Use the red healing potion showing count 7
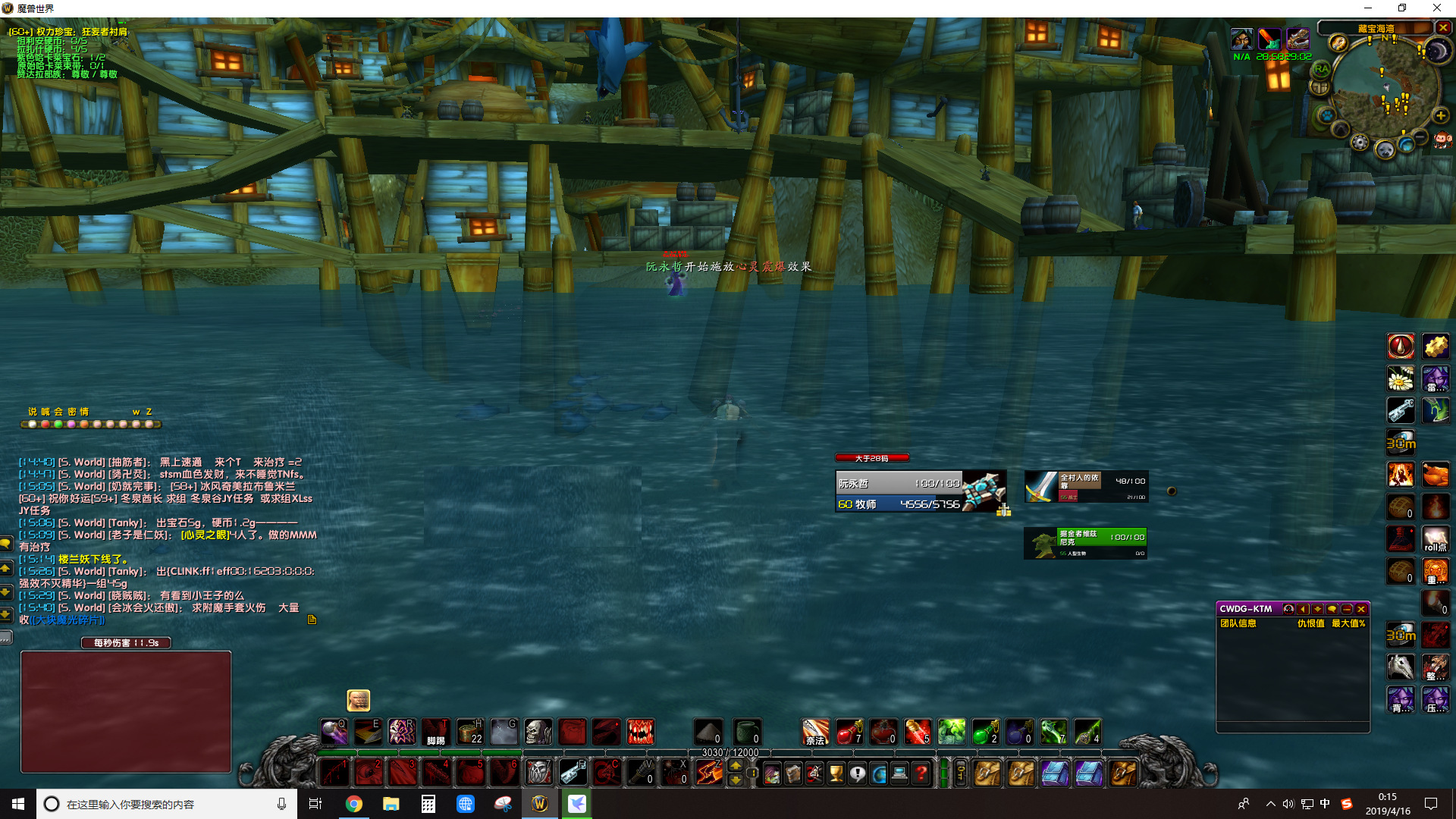The height and width of the screenshot is (819, 1456). coord(847,732)
